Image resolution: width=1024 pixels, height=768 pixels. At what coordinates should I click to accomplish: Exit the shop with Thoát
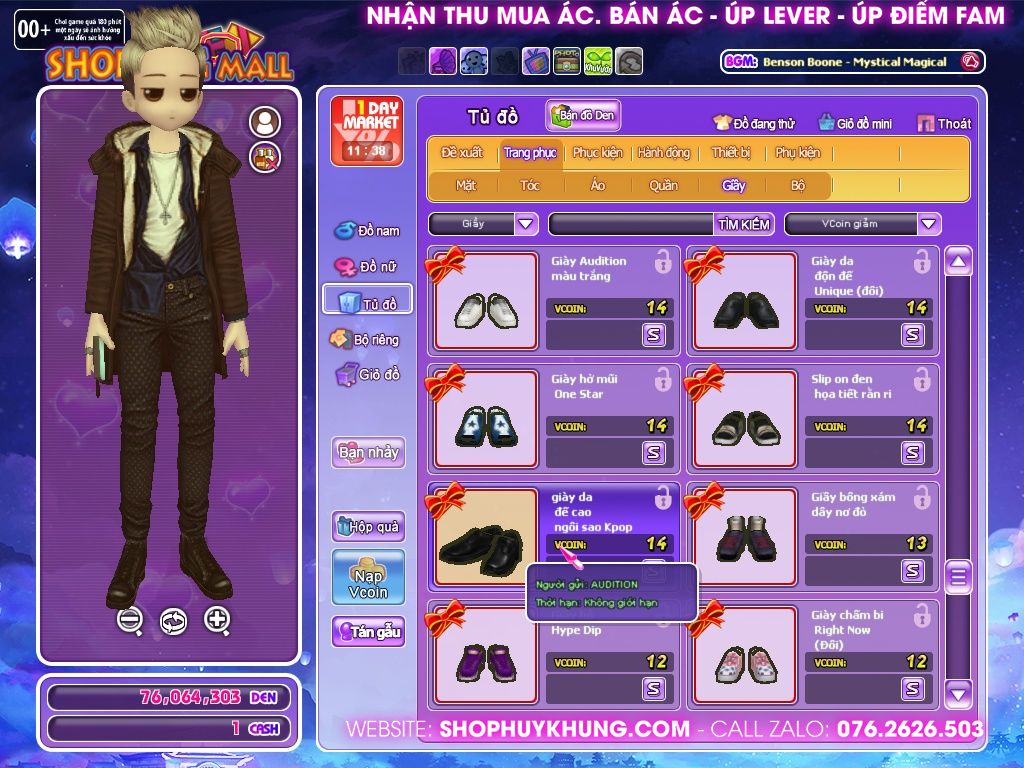[944, 123]
